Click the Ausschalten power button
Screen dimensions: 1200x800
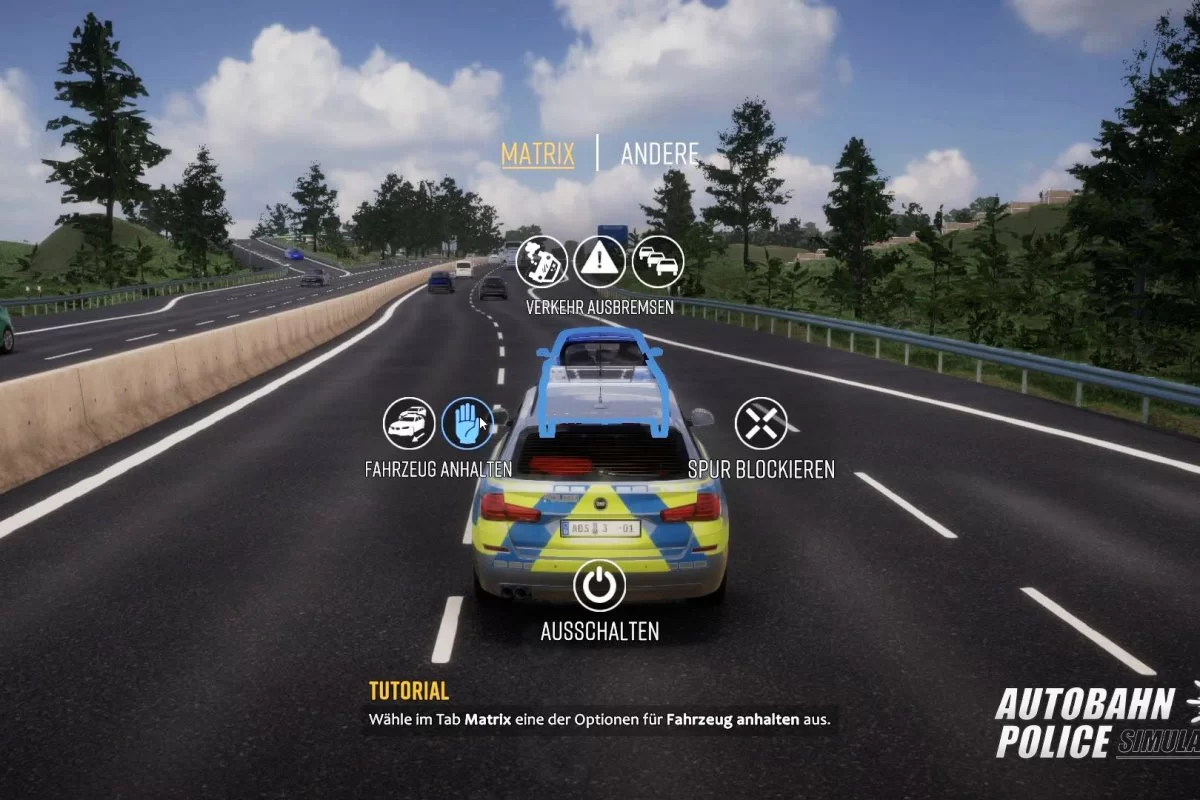tap(600, 586)
